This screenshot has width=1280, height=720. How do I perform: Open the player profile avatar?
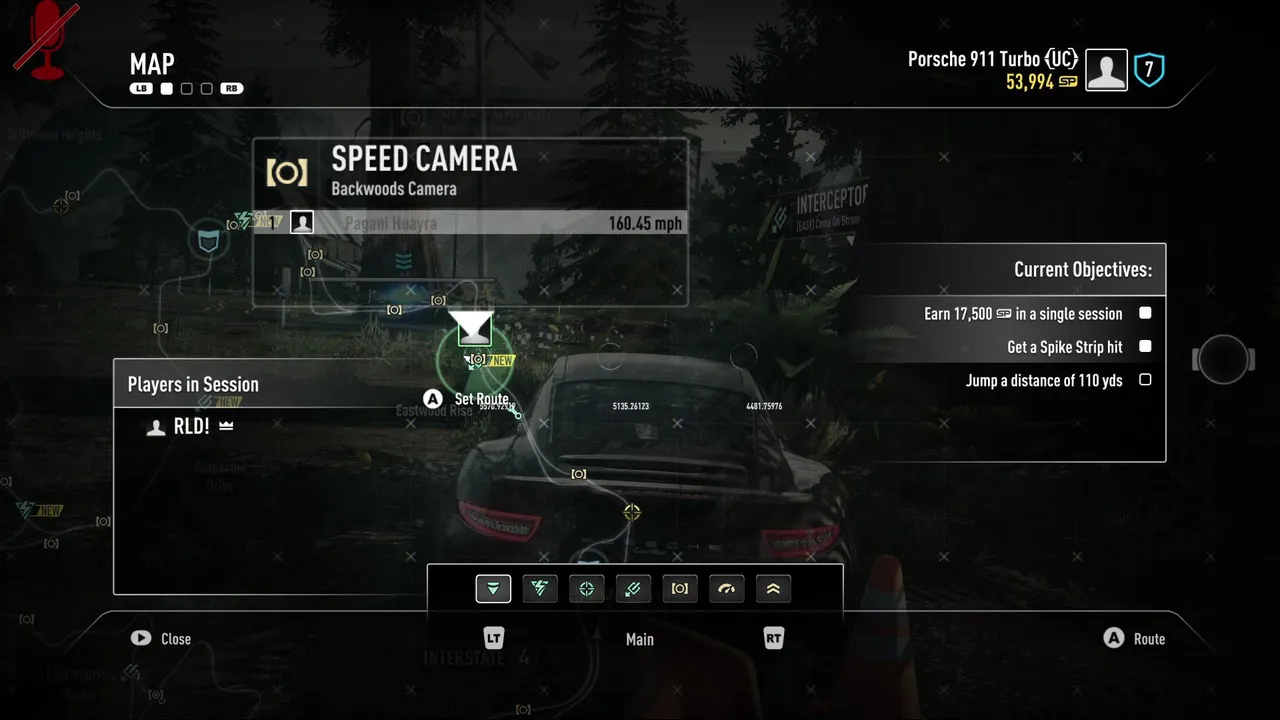pos(1106,71)
